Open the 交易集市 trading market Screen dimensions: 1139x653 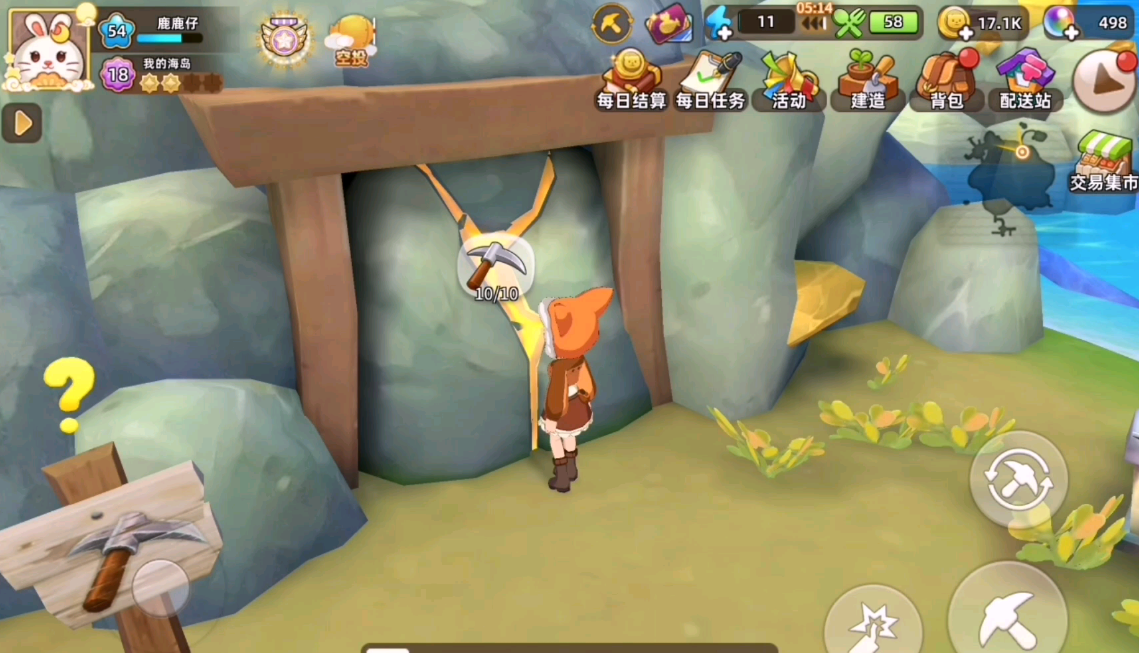click(1103, 162)
